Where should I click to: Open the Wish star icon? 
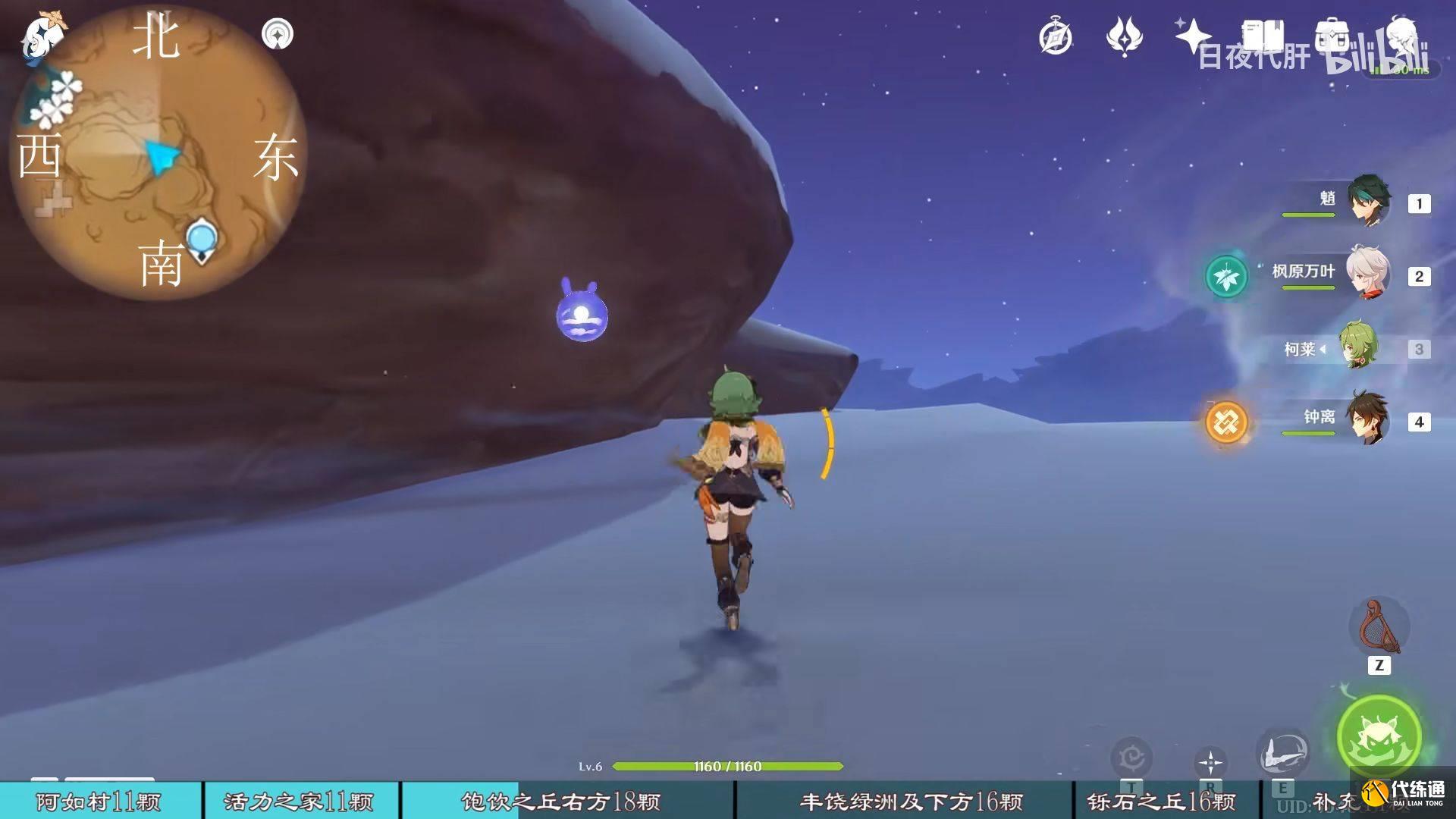(x=1191, y=35)
